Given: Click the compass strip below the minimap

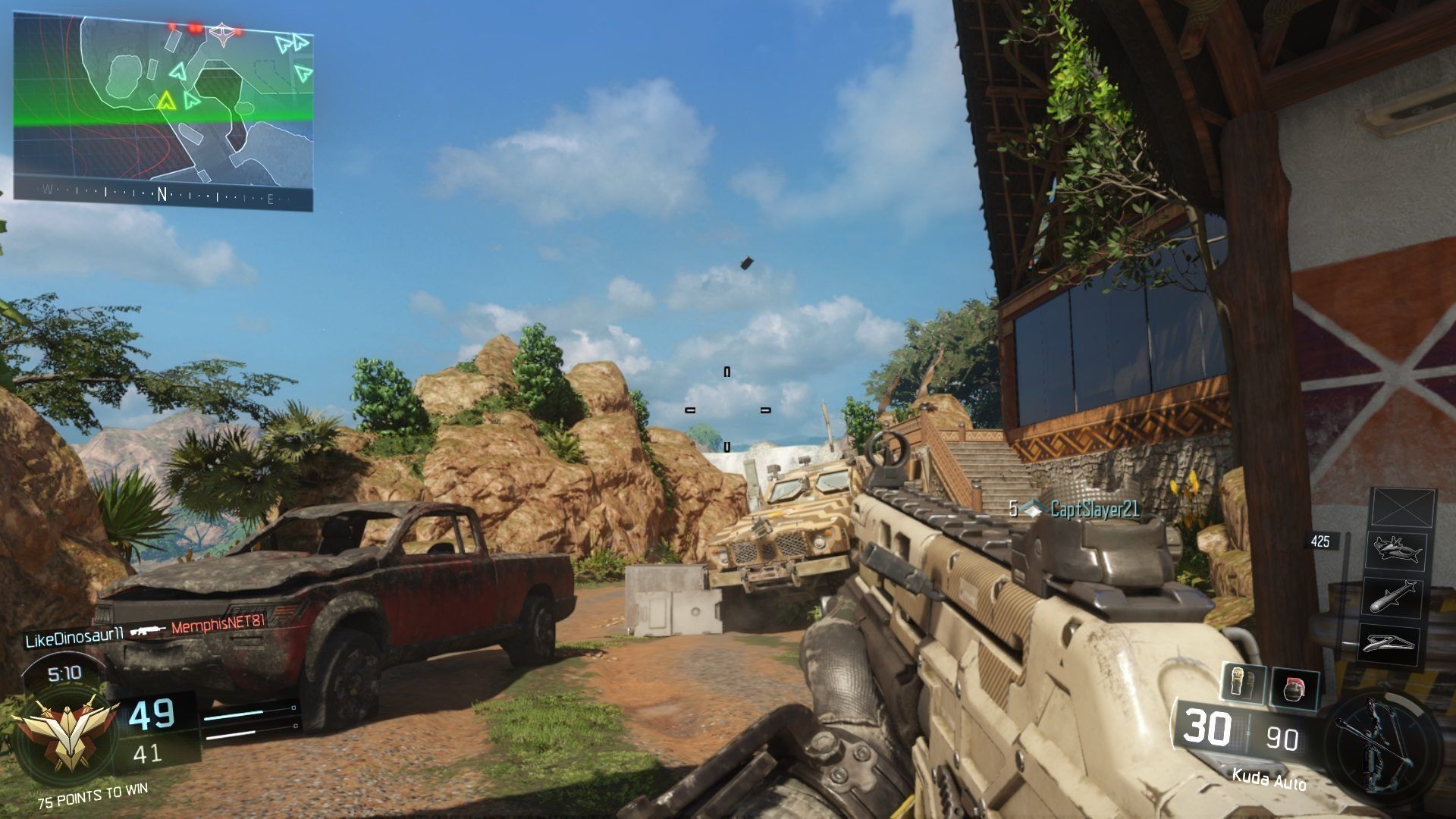Looking at the screenshot, I should (162, 196).
